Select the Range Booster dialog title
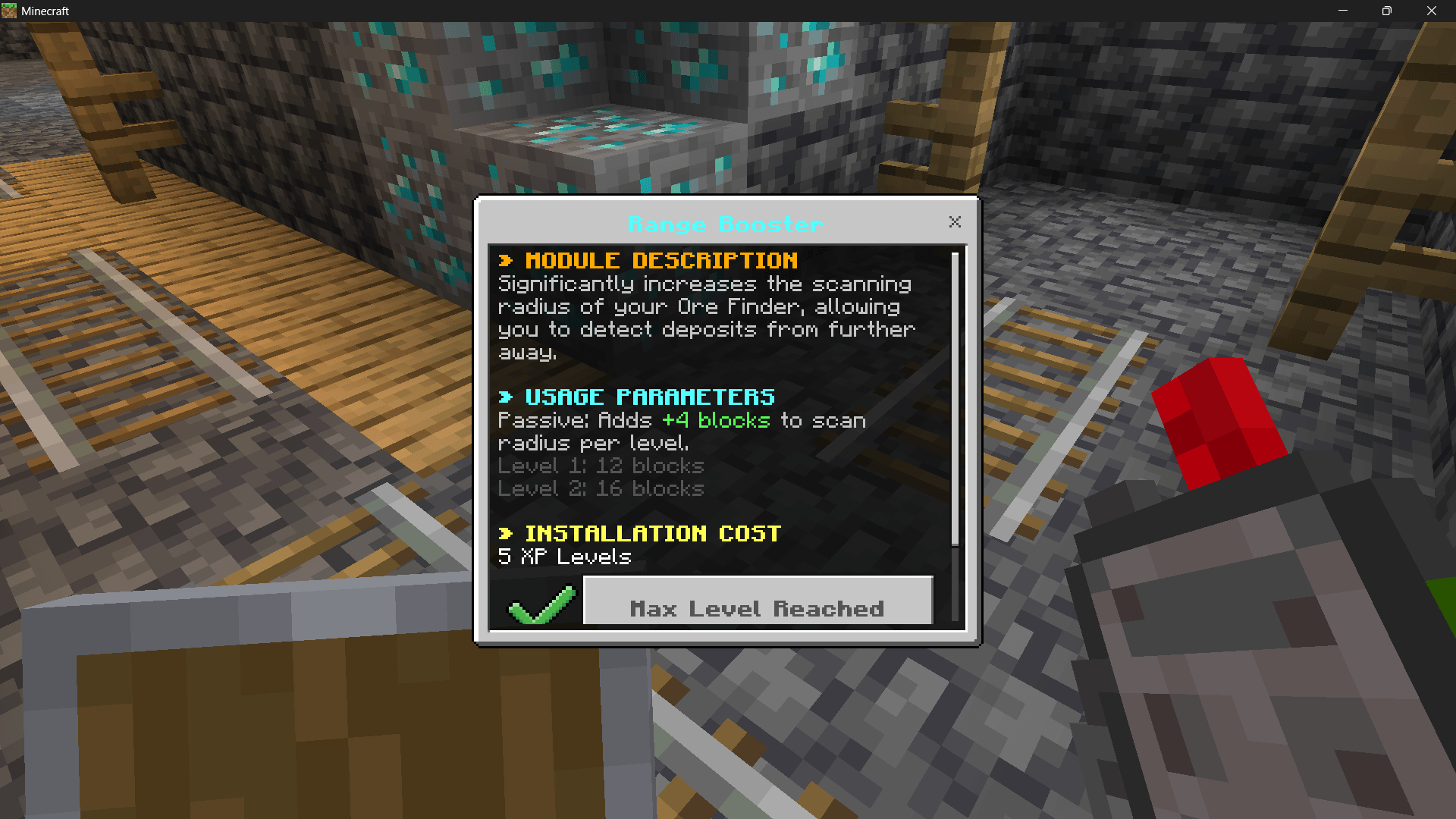This screenshot has width=1456, height=819. pos(725,224)
